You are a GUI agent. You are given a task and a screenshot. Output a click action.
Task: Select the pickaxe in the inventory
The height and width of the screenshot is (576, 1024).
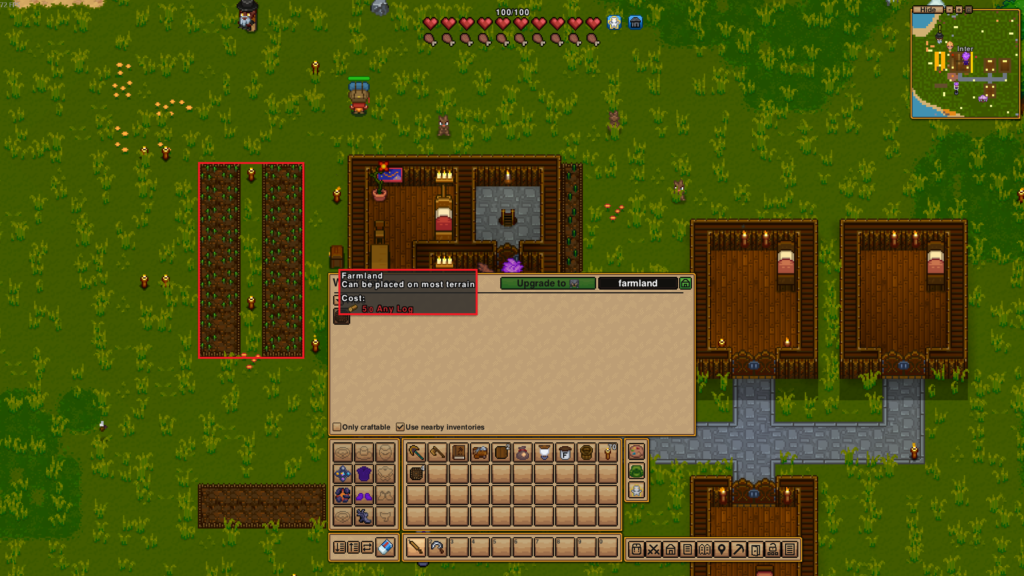[416, 452]
